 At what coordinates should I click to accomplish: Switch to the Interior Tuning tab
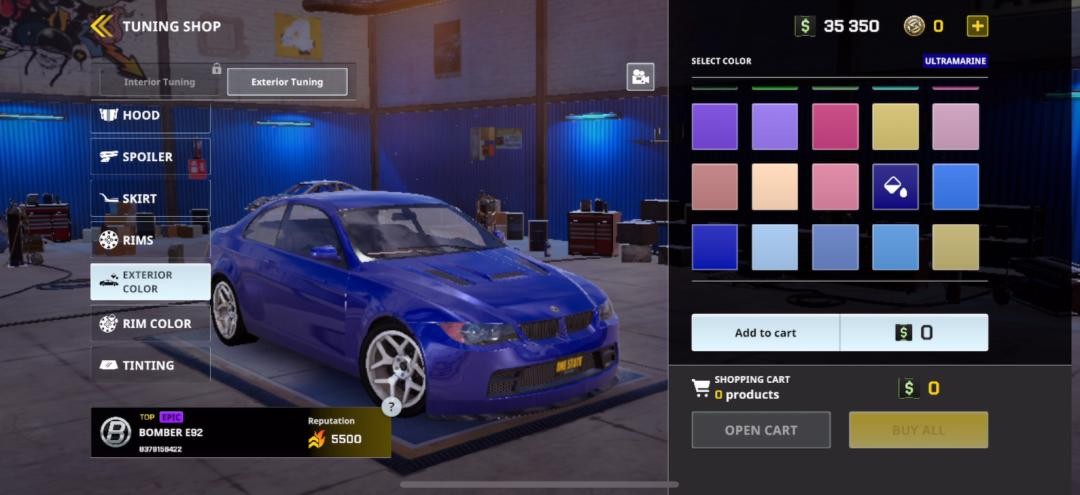(160, 82)
